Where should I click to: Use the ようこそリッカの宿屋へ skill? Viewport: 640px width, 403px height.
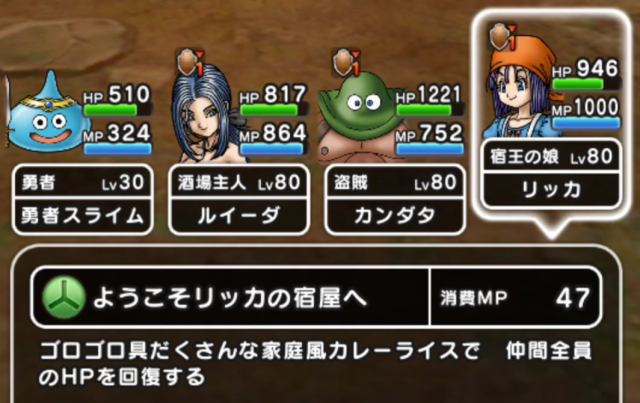click(230, 297)
